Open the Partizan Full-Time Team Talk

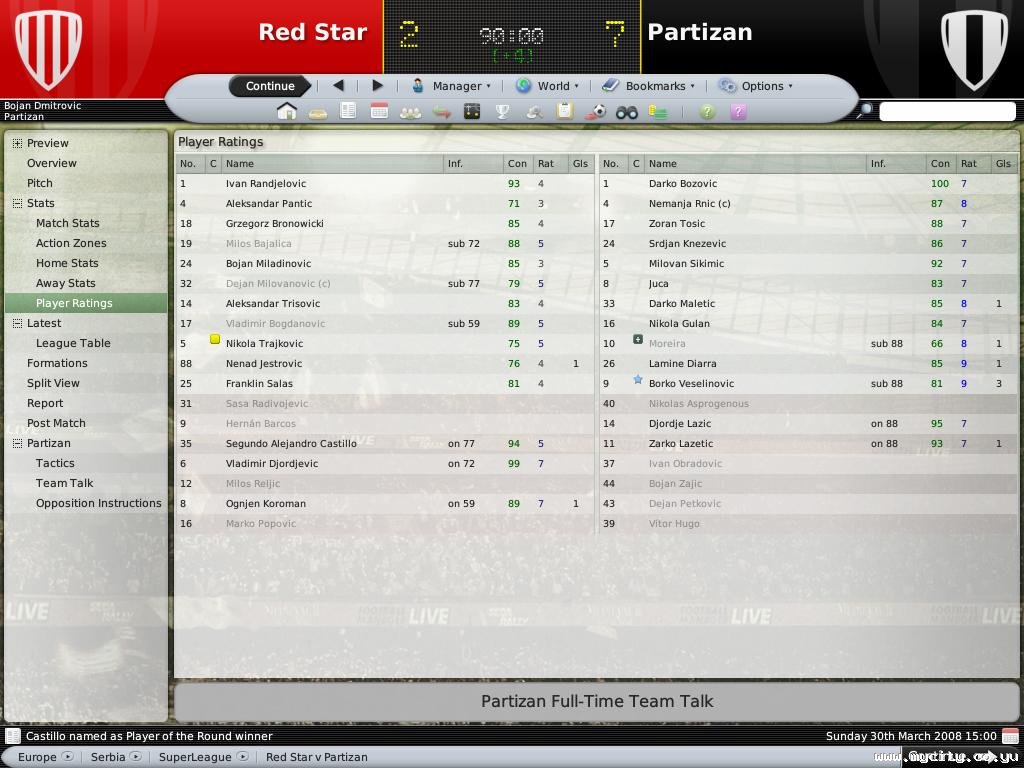[x=597, y=701]
